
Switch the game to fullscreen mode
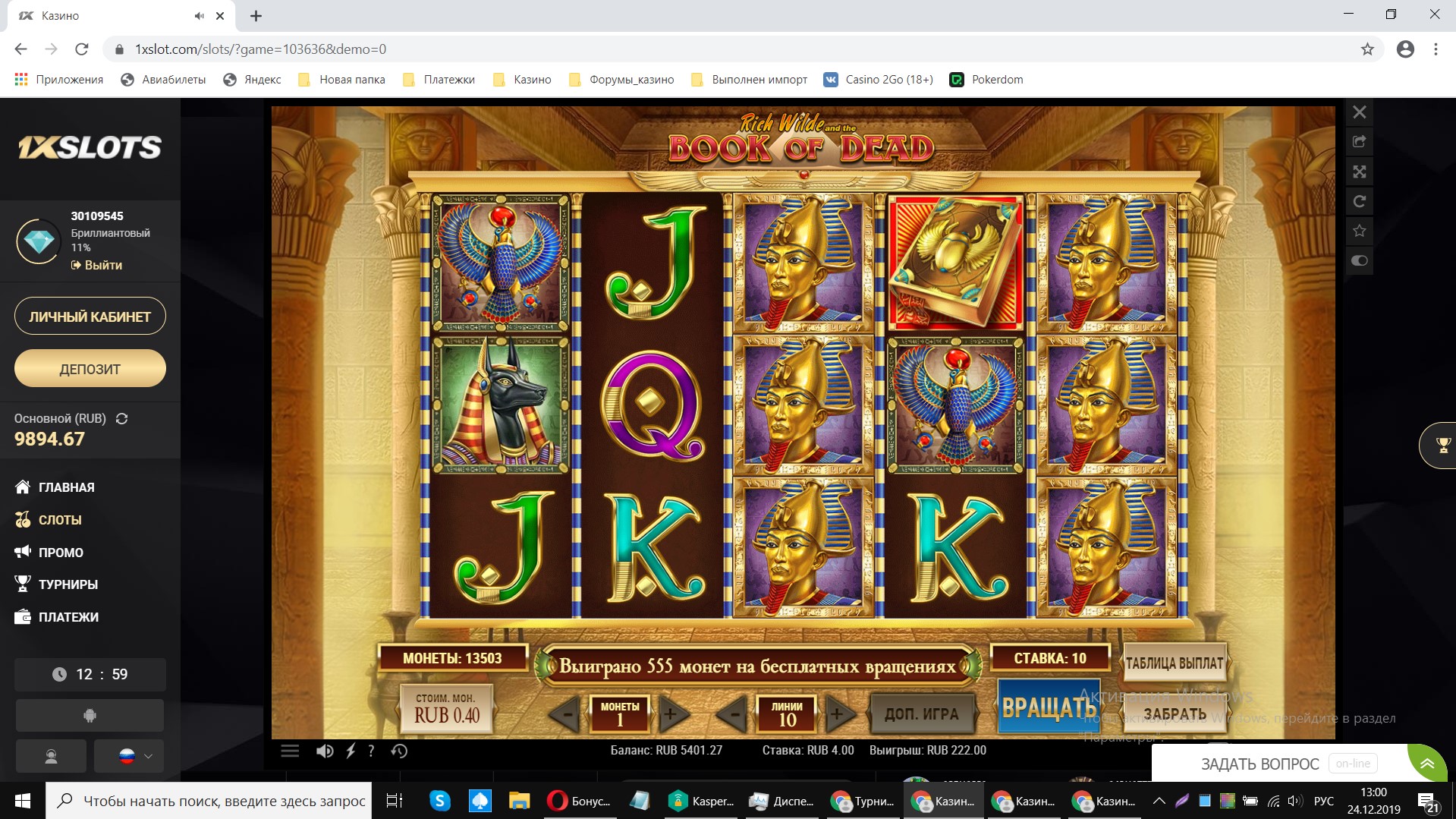(1359, 172)
